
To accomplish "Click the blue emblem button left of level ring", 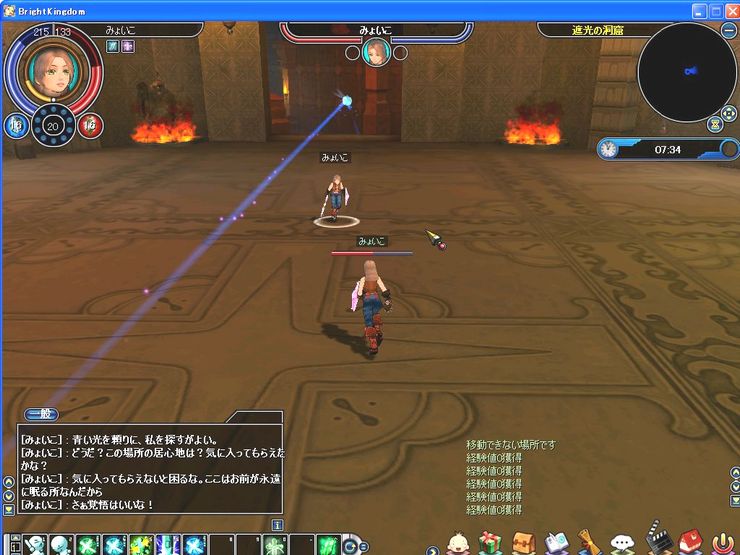I will coord(15,125).
